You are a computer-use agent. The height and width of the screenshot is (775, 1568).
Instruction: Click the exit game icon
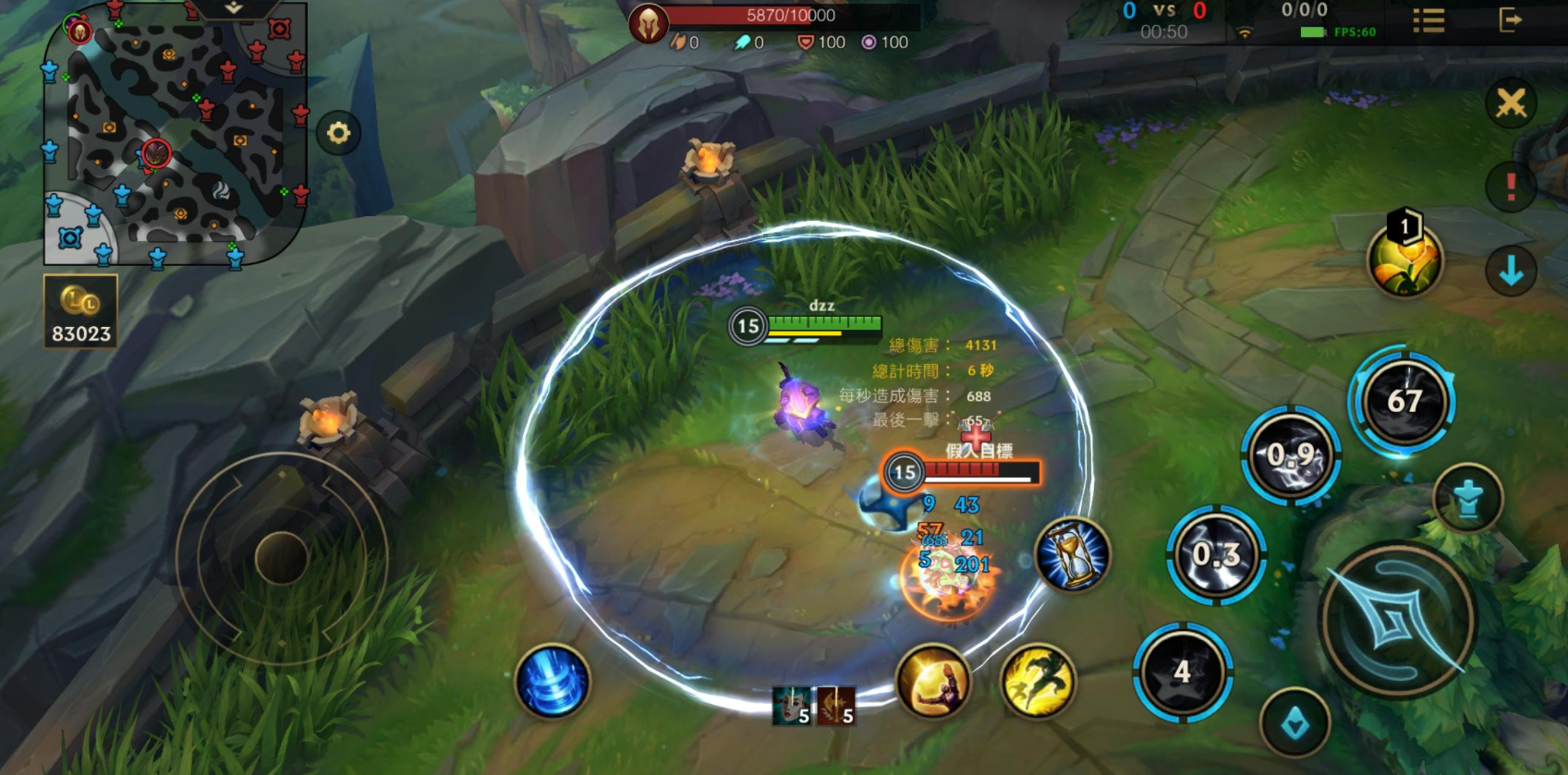click(1510, 20)
